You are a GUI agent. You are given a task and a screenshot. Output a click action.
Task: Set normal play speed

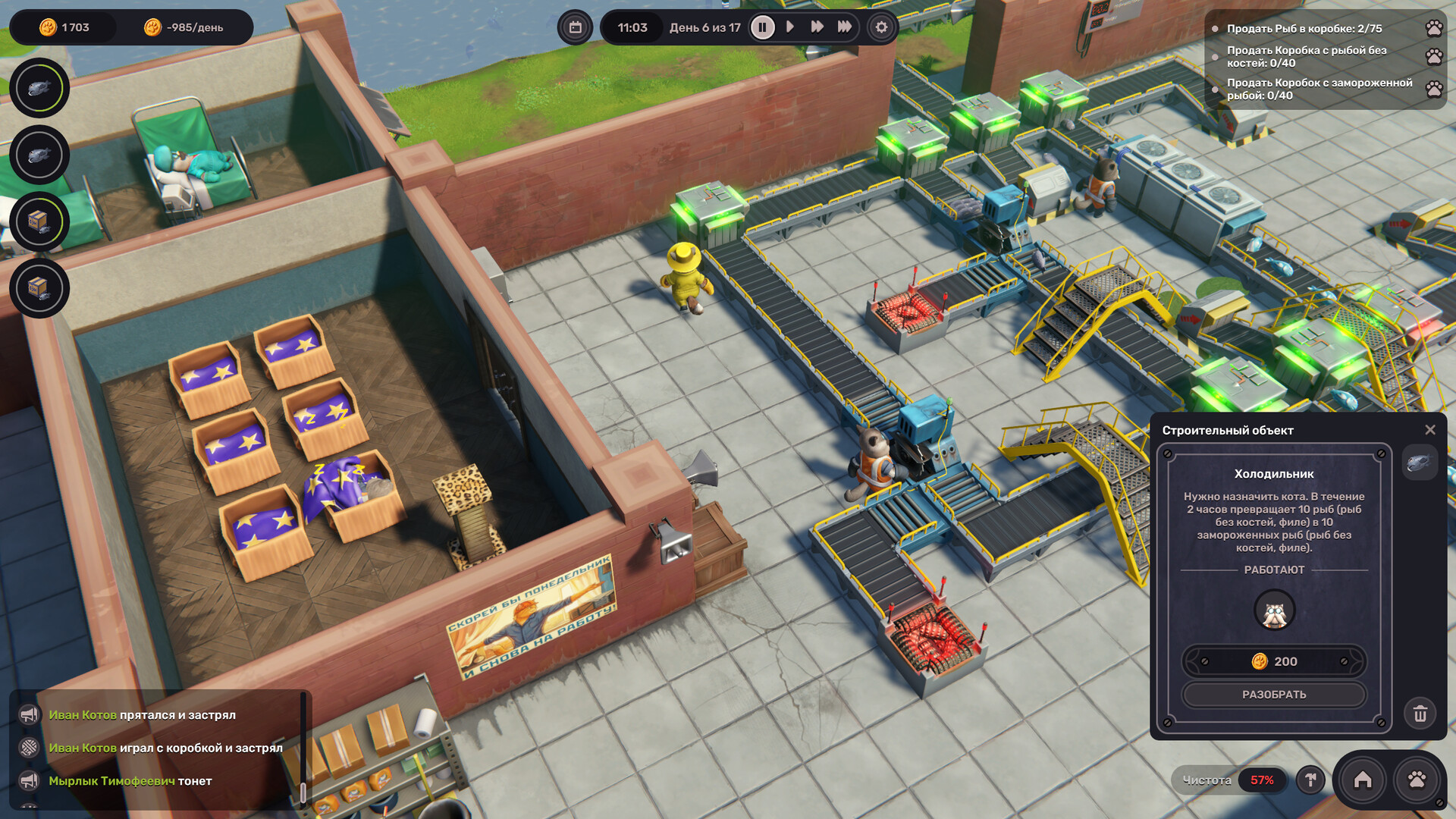tap(790, 27)
